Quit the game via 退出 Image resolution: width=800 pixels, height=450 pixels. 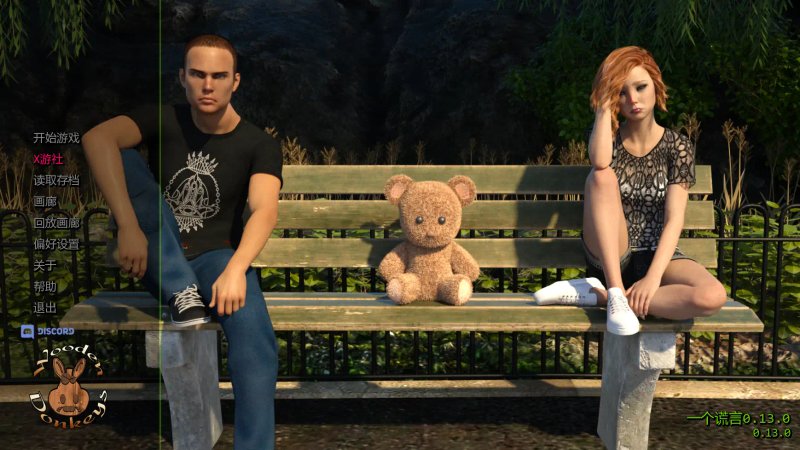pos(44,308)
